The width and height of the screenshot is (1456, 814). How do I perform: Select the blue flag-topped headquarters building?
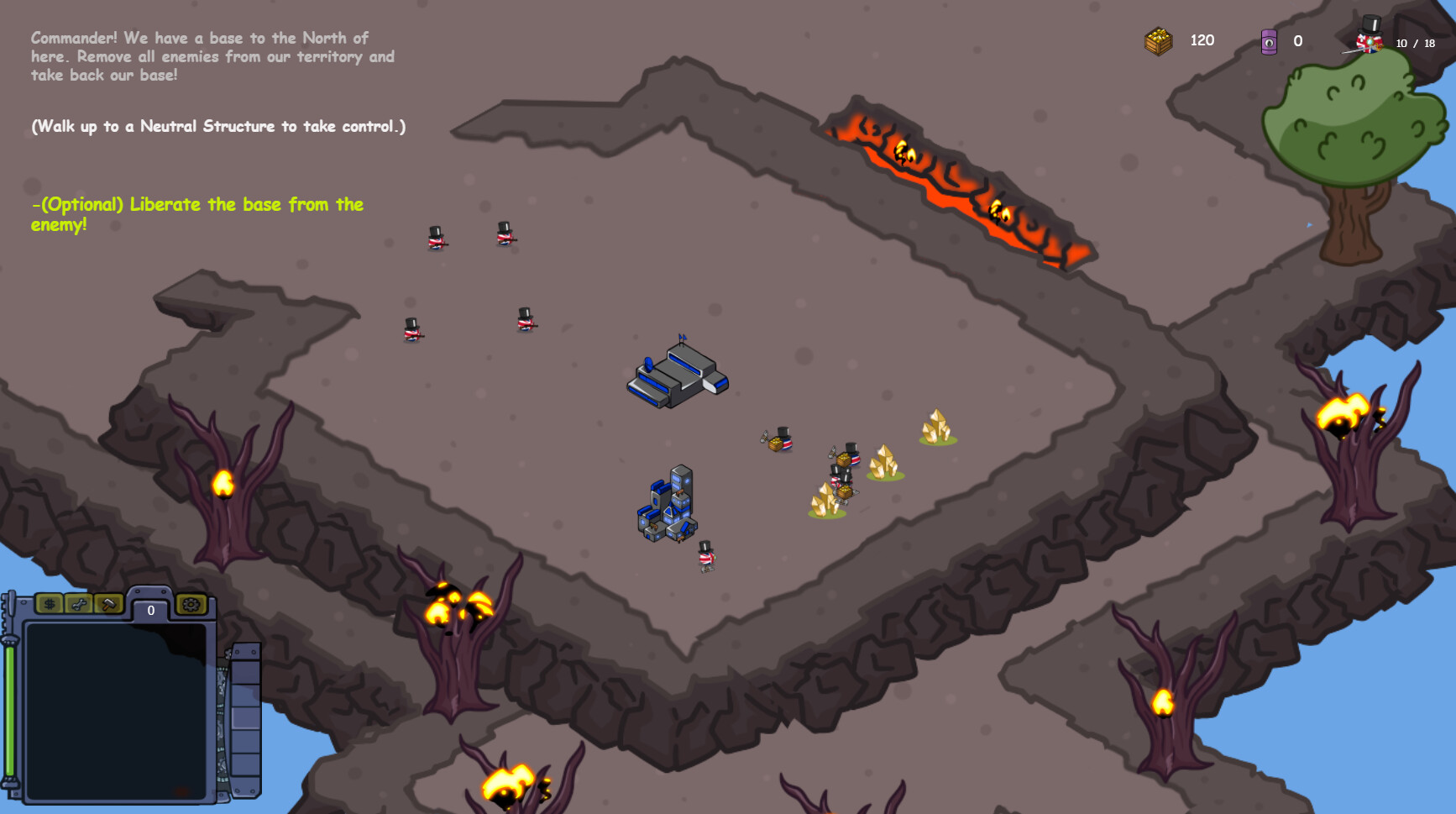pyautogui.click(x=677, y=378)
